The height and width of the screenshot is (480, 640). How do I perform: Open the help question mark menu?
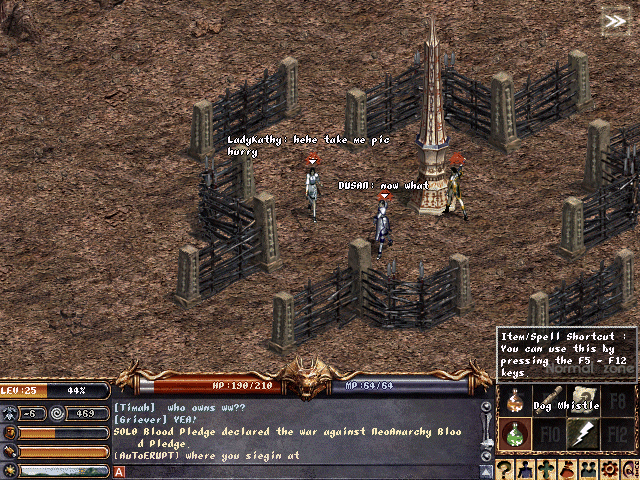[x=507, y=469]
